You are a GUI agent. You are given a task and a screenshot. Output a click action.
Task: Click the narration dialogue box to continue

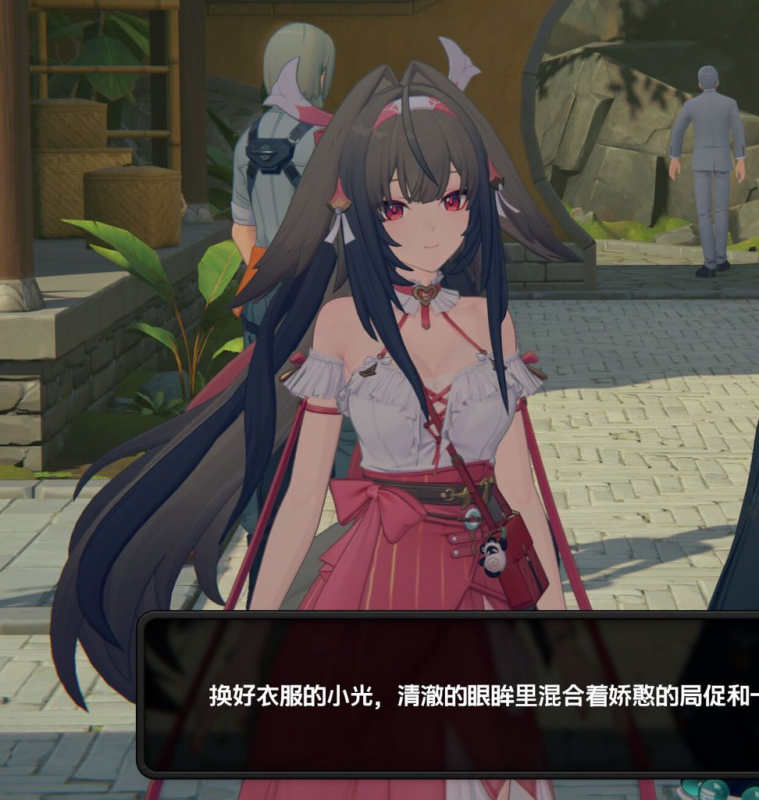click(450, 695)
